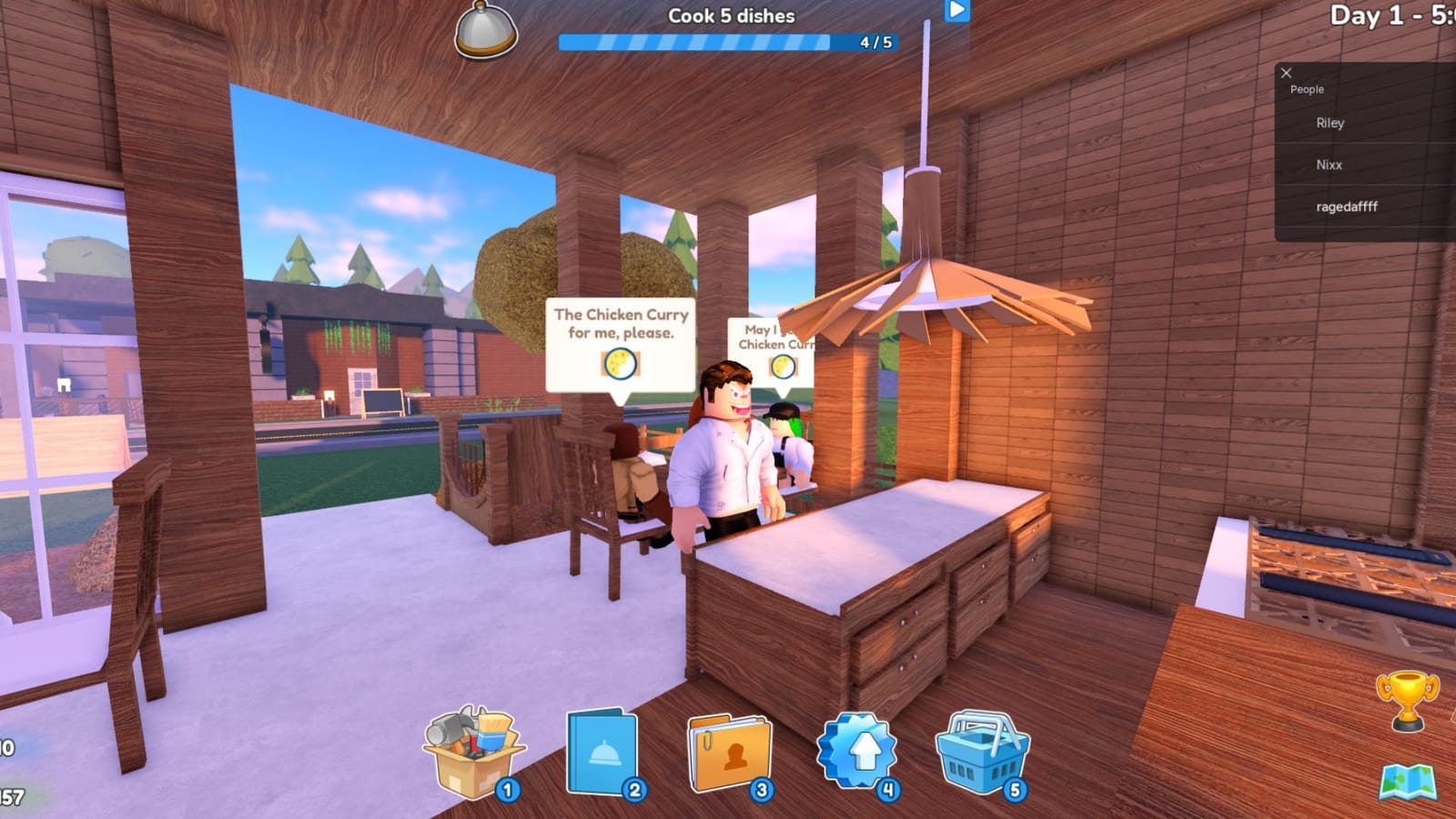Click the serving bell icon above the quest
1456x819 pixels.
483,30
